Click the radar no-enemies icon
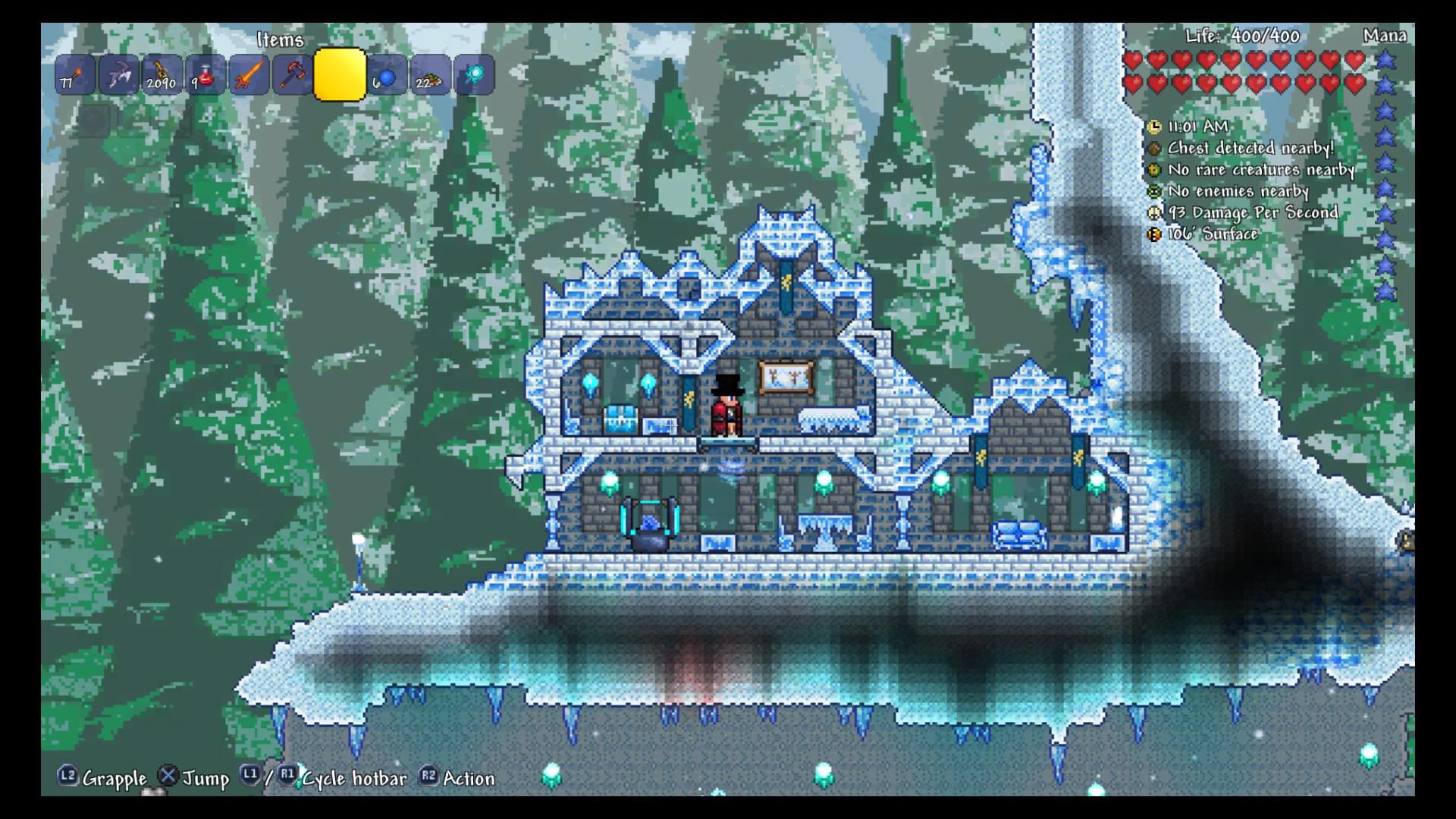Screen dimensions: 1456x819 click(1155, 193)
